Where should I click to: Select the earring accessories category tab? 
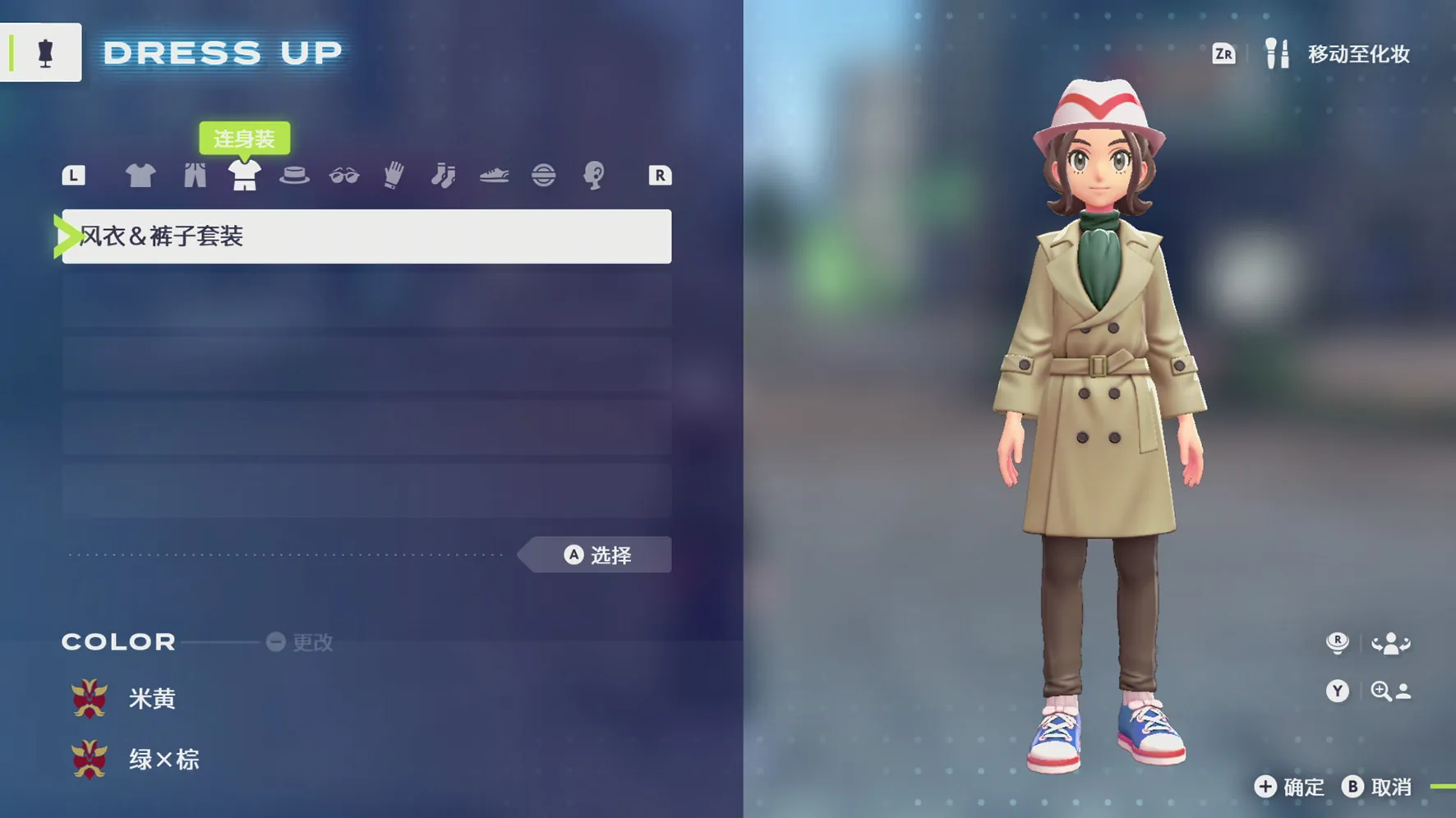(x=593, y=175)
